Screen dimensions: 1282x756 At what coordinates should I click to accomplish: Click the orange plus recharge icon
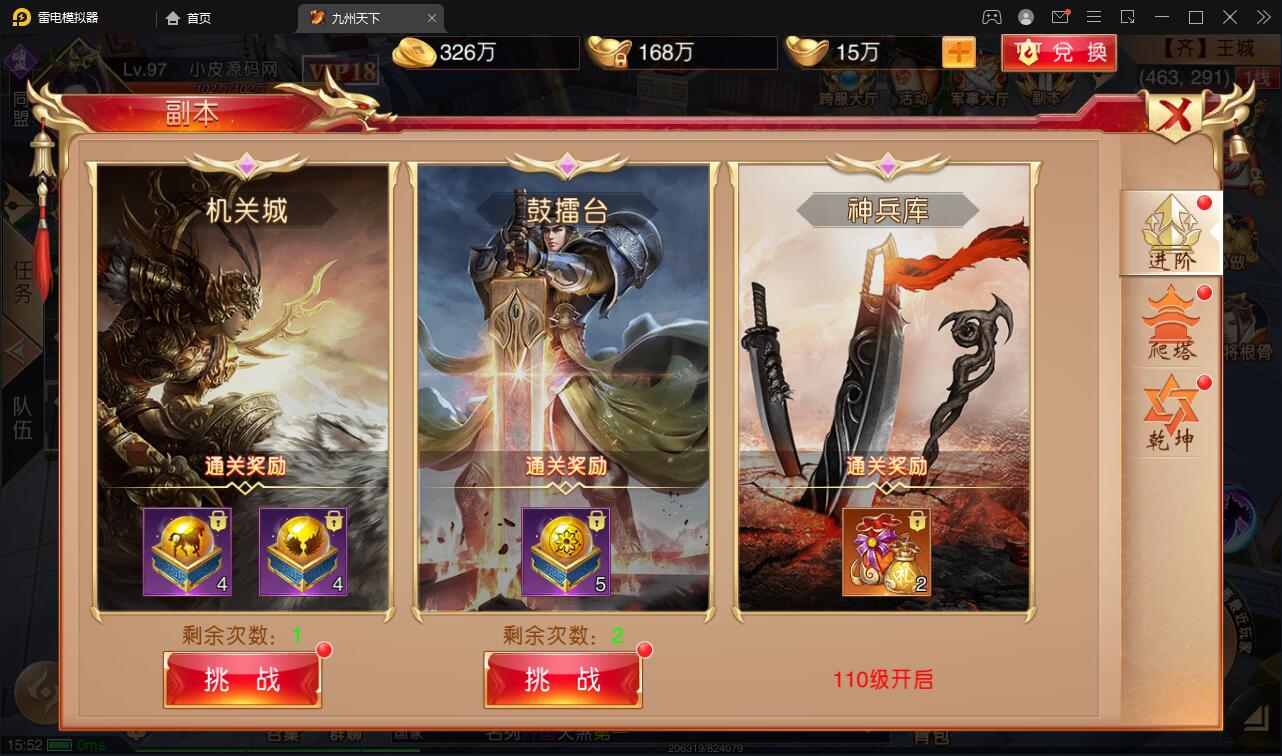[959, 50]
